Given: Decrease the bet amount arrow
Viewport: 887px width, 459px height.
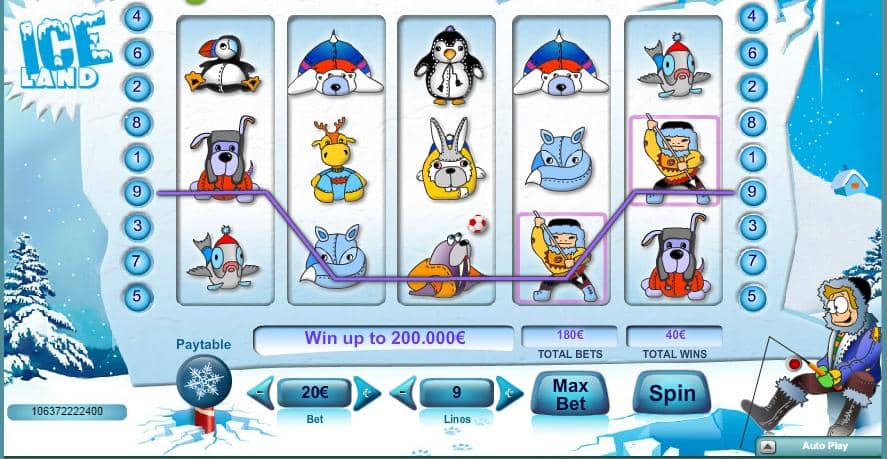Looking at the screenshot, I should click(x=261, y=393).
